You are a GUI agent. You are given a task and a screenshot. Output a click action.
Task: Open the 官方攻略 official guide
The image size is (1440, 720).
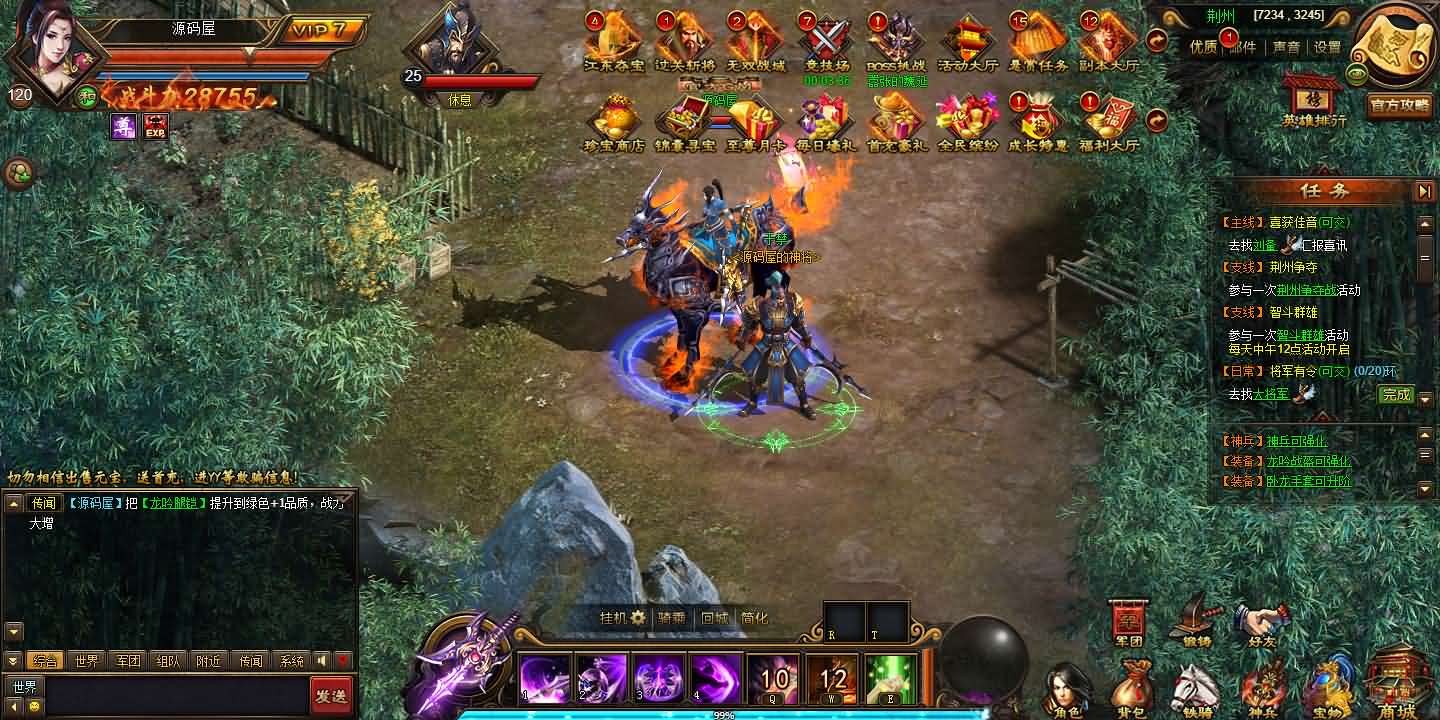[1399, 105]
